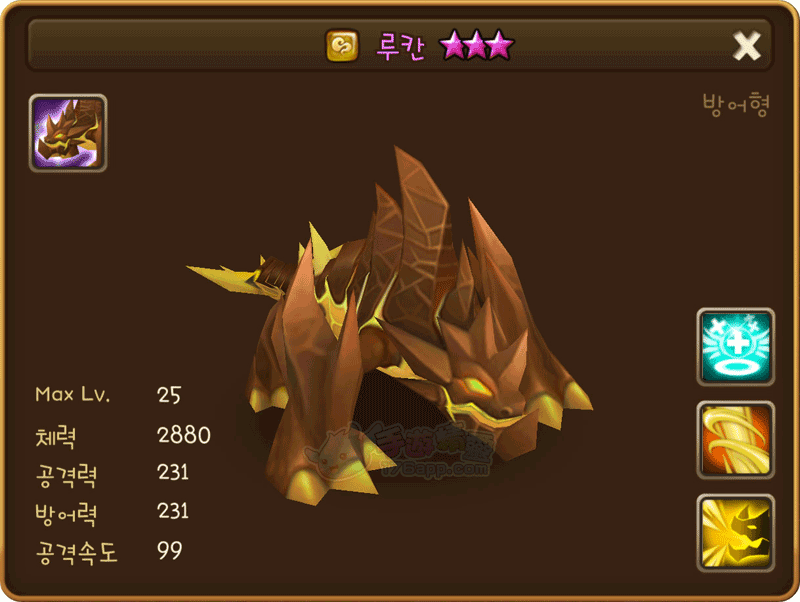The height and width of the screenshot is (602, 800).
Task: View the yellow beast head skill
Action: pos(735,532)
